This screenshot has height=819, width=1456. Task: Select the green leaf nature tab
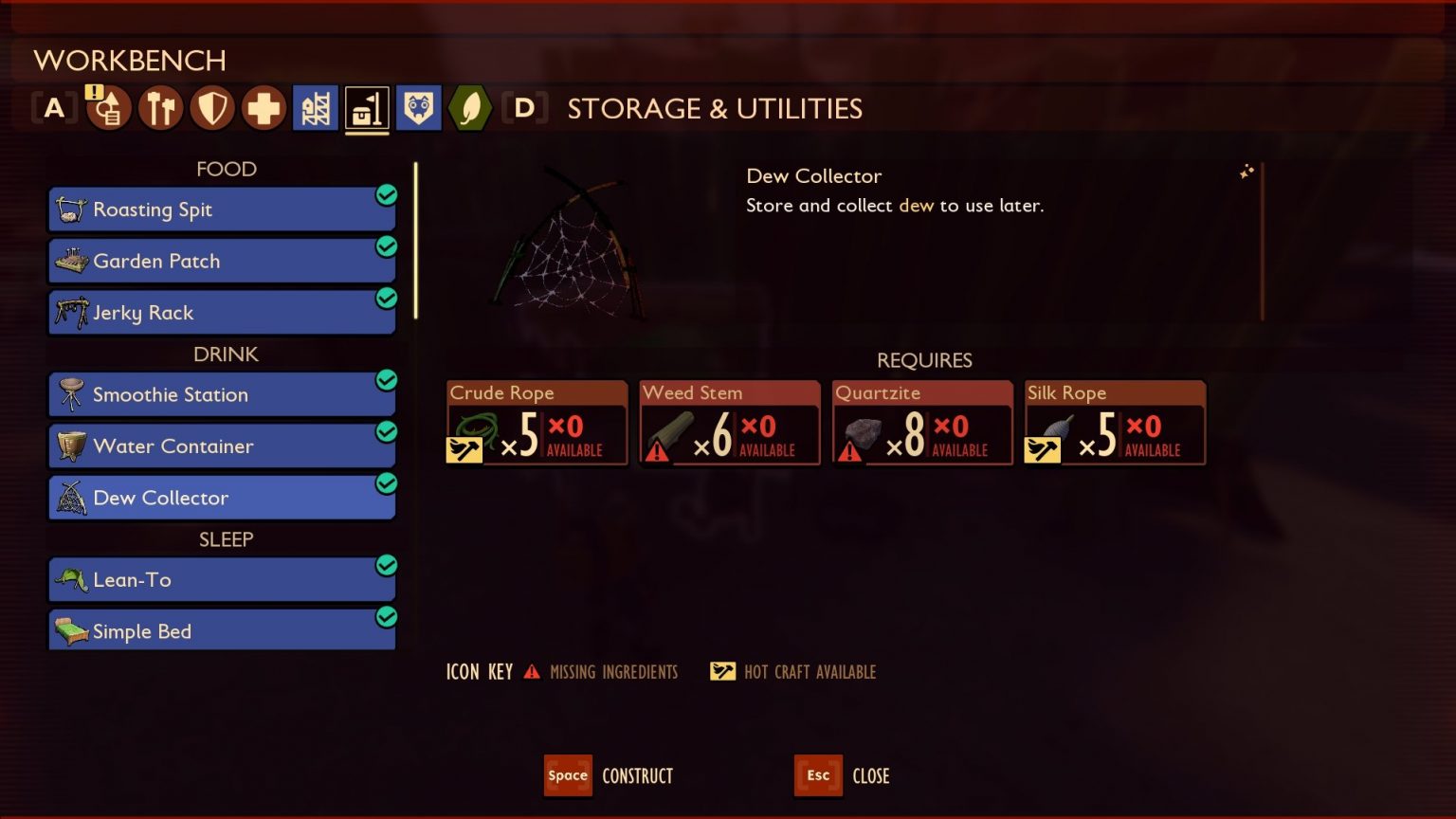(x=469, y=107)
